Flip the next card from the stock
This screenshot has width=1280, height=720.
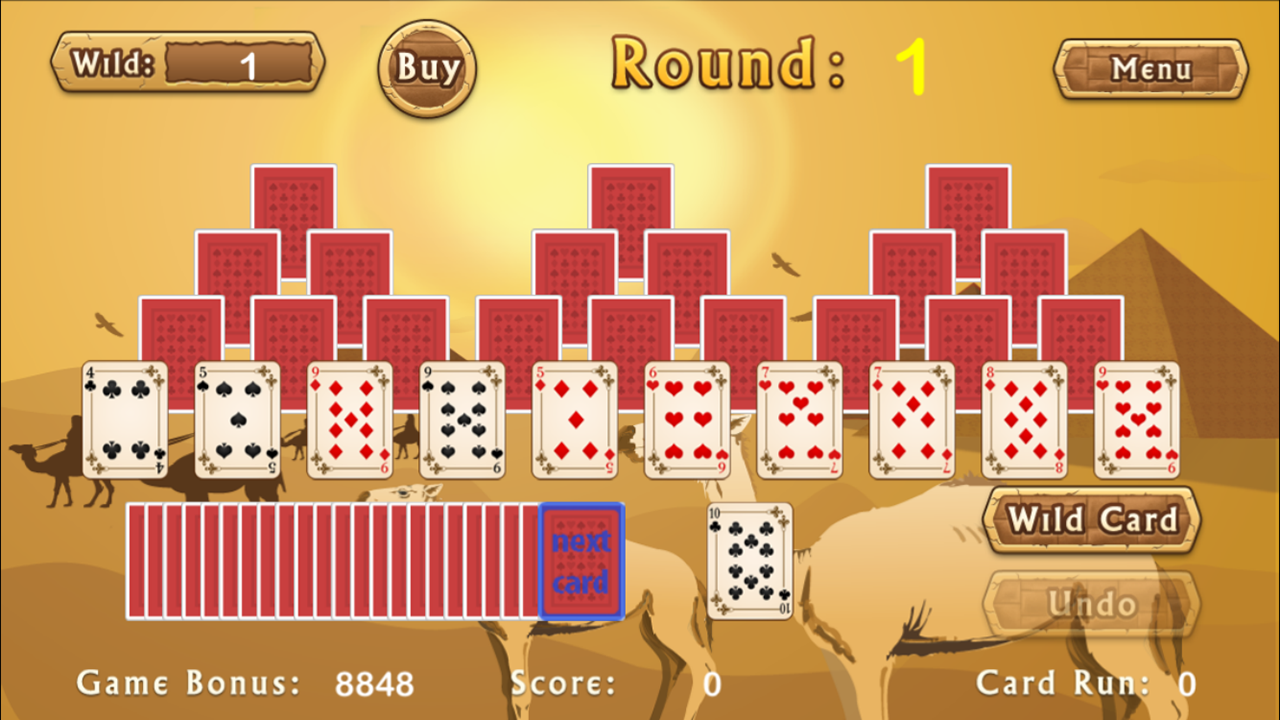583,562
